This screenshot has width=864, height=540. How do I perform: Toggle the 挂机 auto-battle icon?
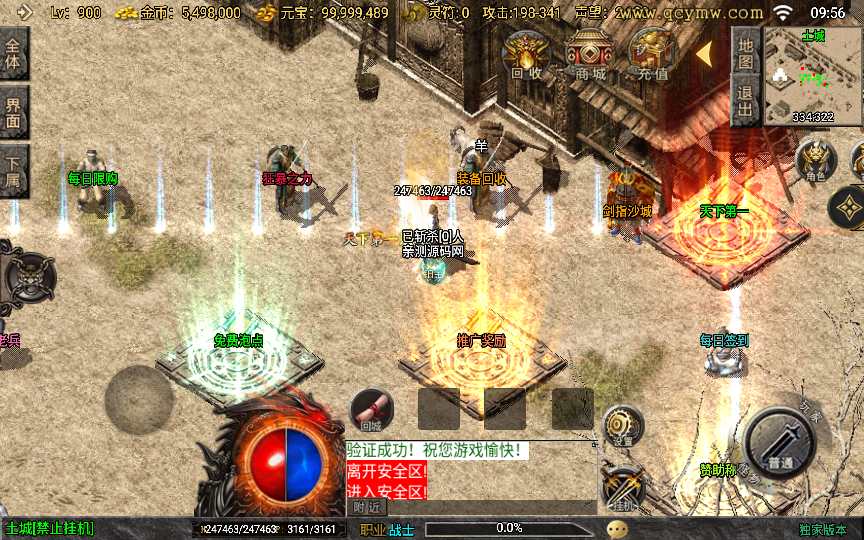623,490
